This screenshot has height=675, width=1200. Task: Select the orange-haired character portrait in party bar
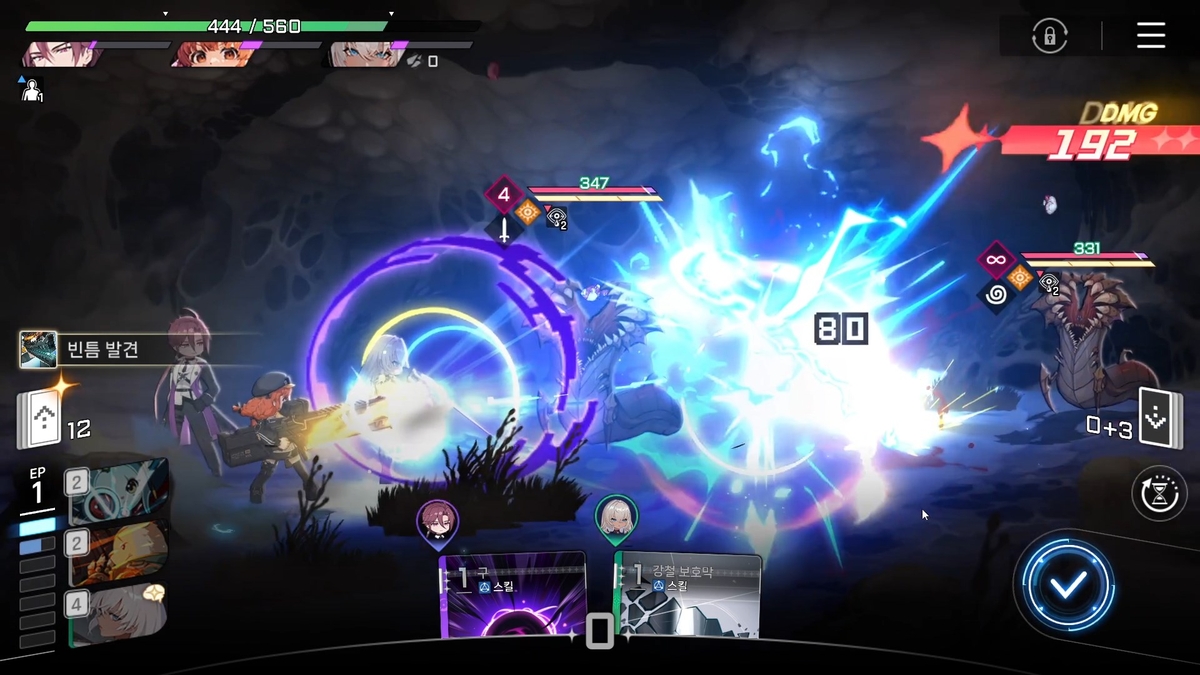pyautogui.click(x=211, y=53)
